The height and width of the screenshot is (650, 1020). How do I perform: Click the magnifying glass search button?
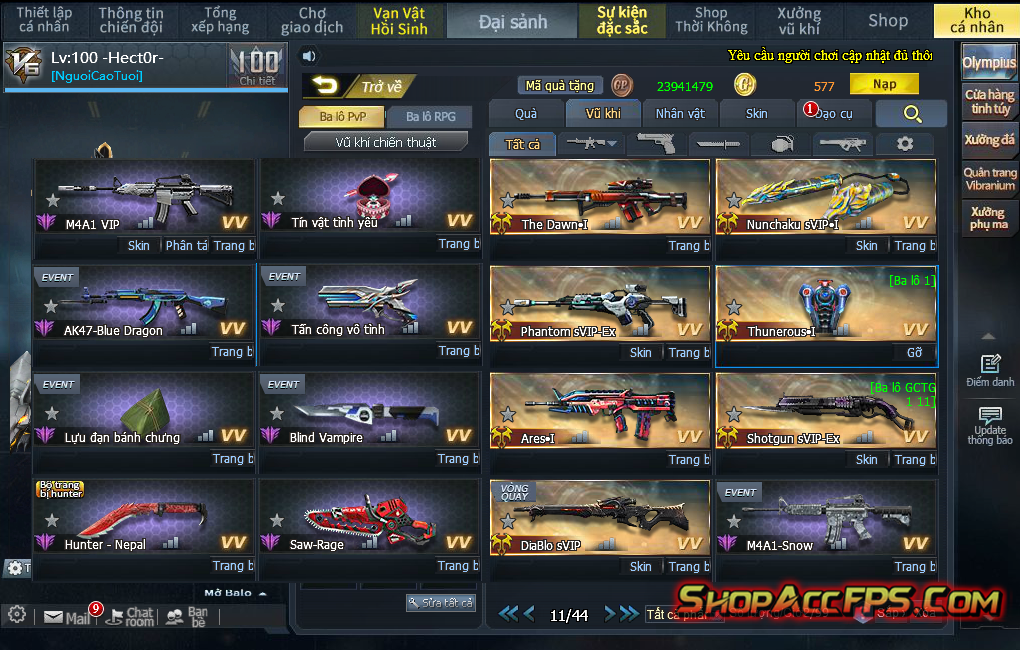[x=911, y=114]
